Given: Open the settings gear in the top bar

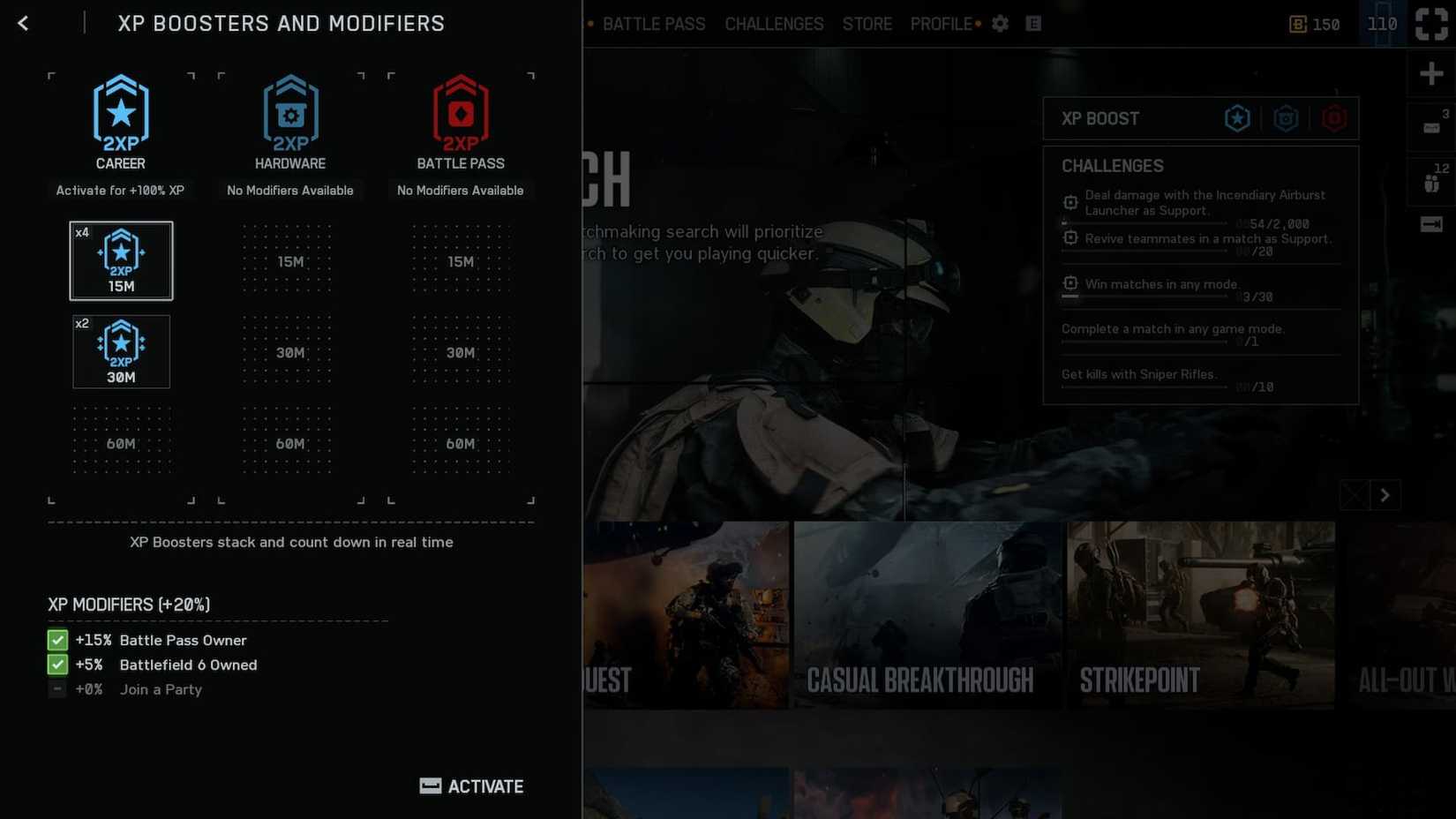Looking at the screenshot, I should tap(1000, 24).
